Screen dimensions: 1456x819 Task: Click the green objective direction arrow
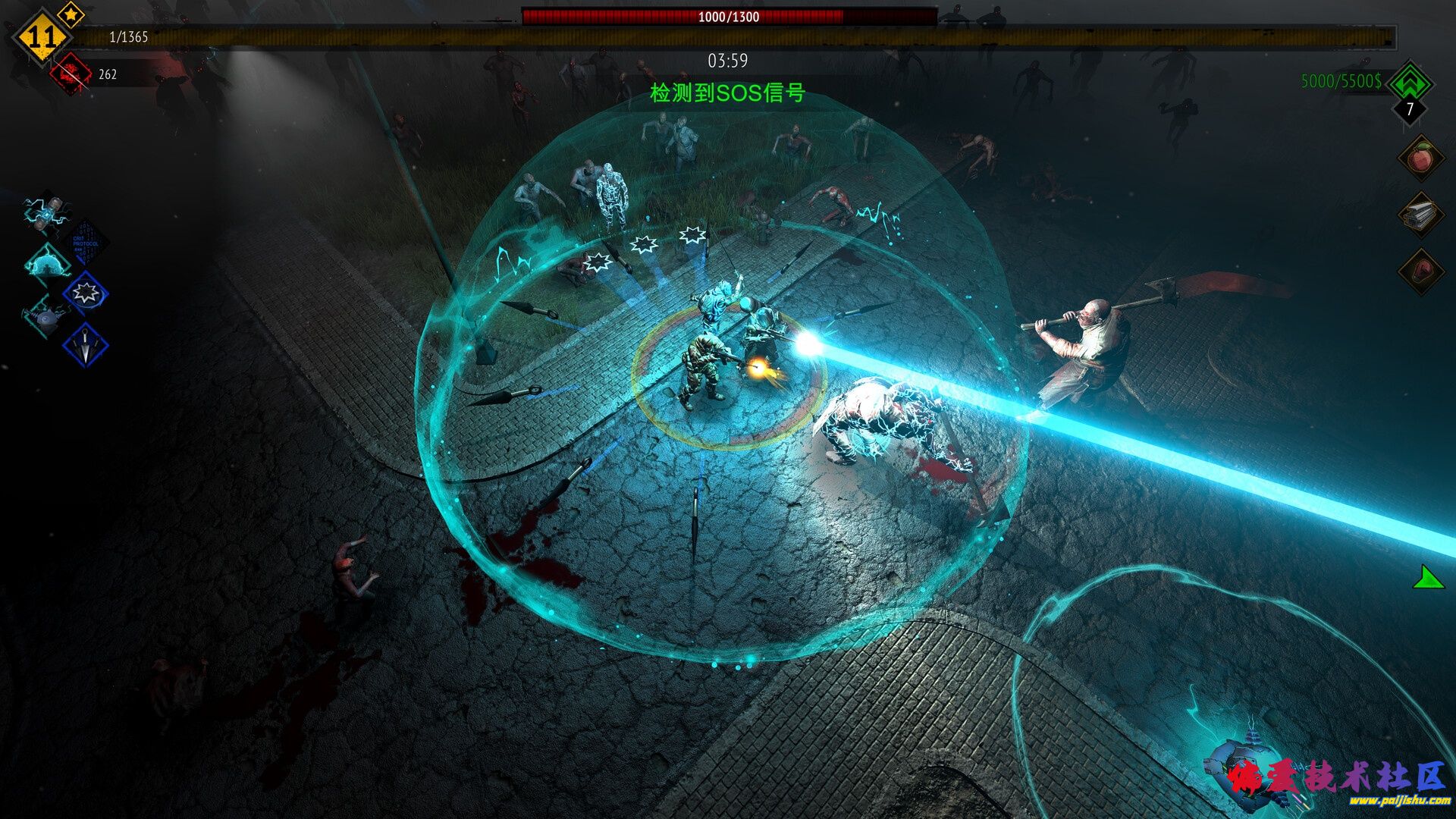tap(1428, 578)
